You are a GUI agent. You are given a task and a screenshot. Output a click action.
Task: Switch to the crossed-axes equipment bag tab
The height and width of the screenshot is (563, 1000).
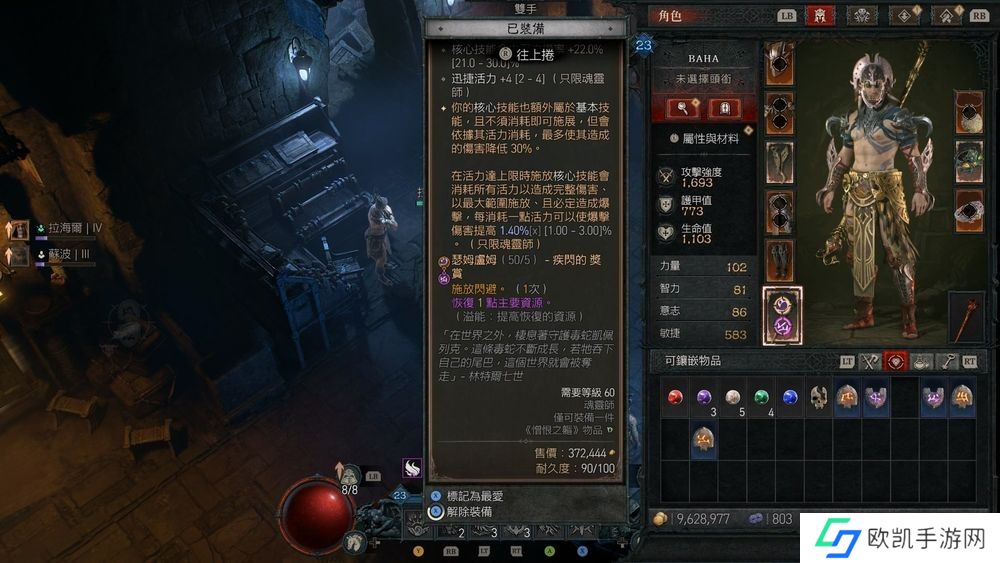(871, 361)
